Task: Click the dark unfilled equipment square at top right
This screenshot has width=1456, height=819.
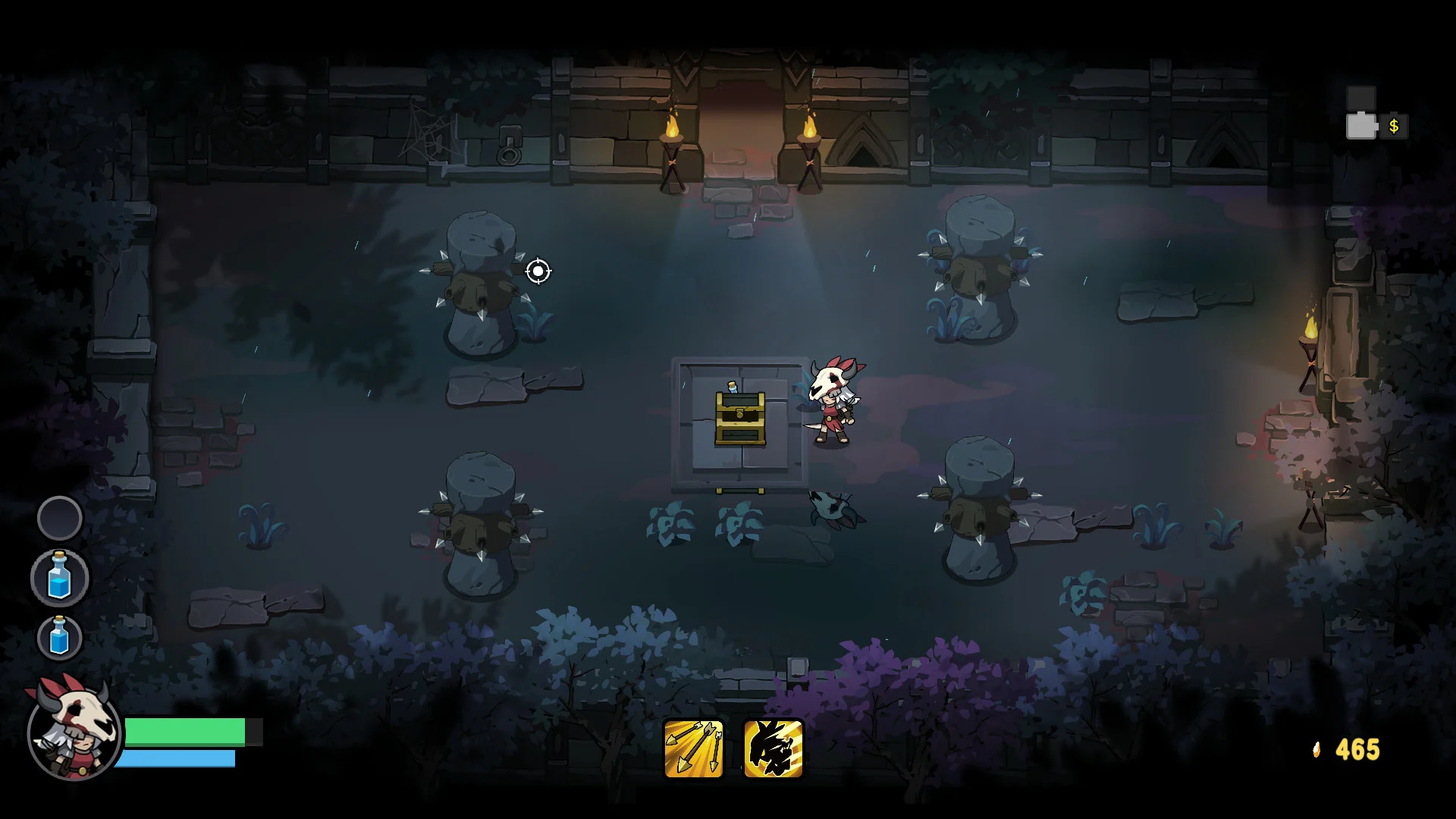Action: pyautogui.click(x=1362, y=97)
